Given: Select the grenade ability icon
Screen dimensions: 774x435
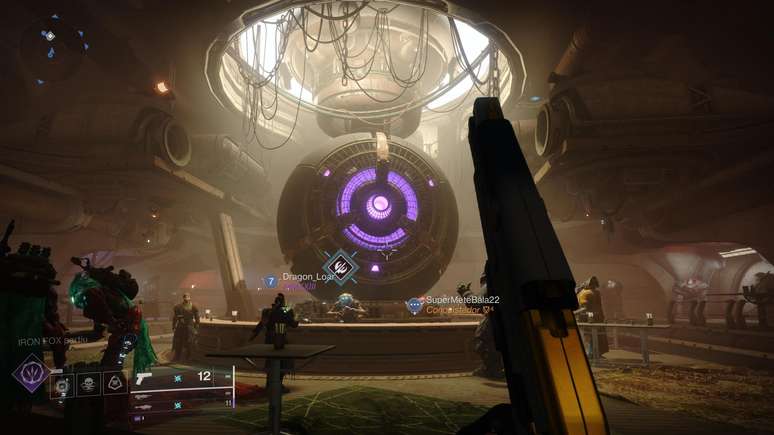Looking at the screenshot, I should (x=63, y=383).
